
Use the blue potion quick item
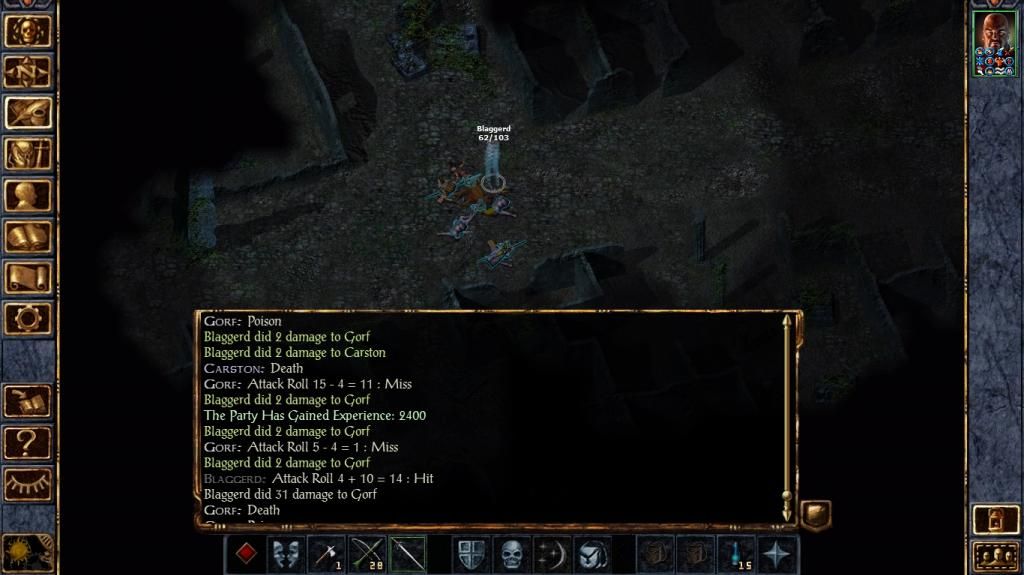pyautogui.click(x=737, y=553)
